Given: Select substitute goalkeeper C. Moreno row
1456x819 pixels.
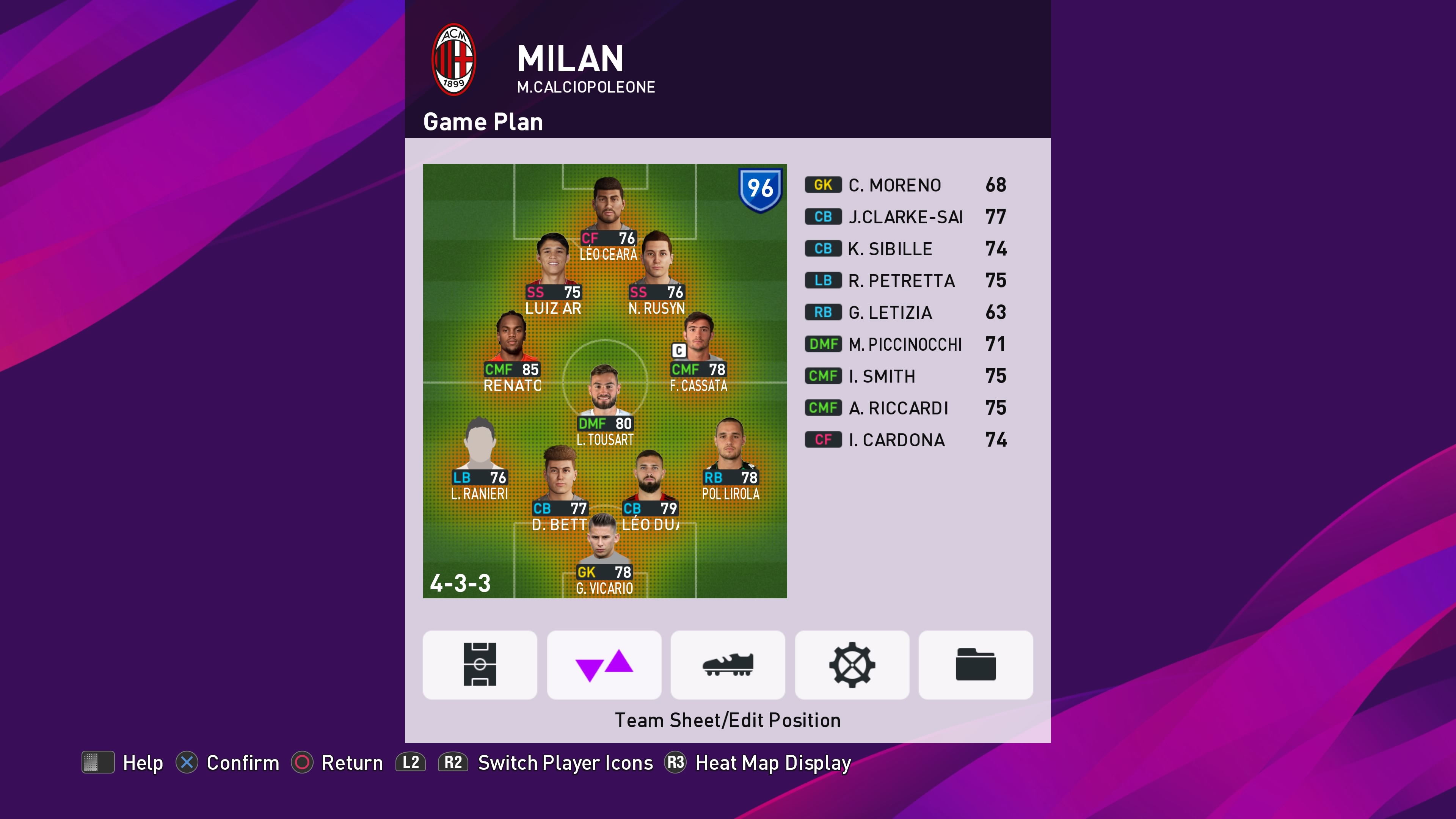Looking at the screenshot, I should pyautogui.click(x=905, y=185).
